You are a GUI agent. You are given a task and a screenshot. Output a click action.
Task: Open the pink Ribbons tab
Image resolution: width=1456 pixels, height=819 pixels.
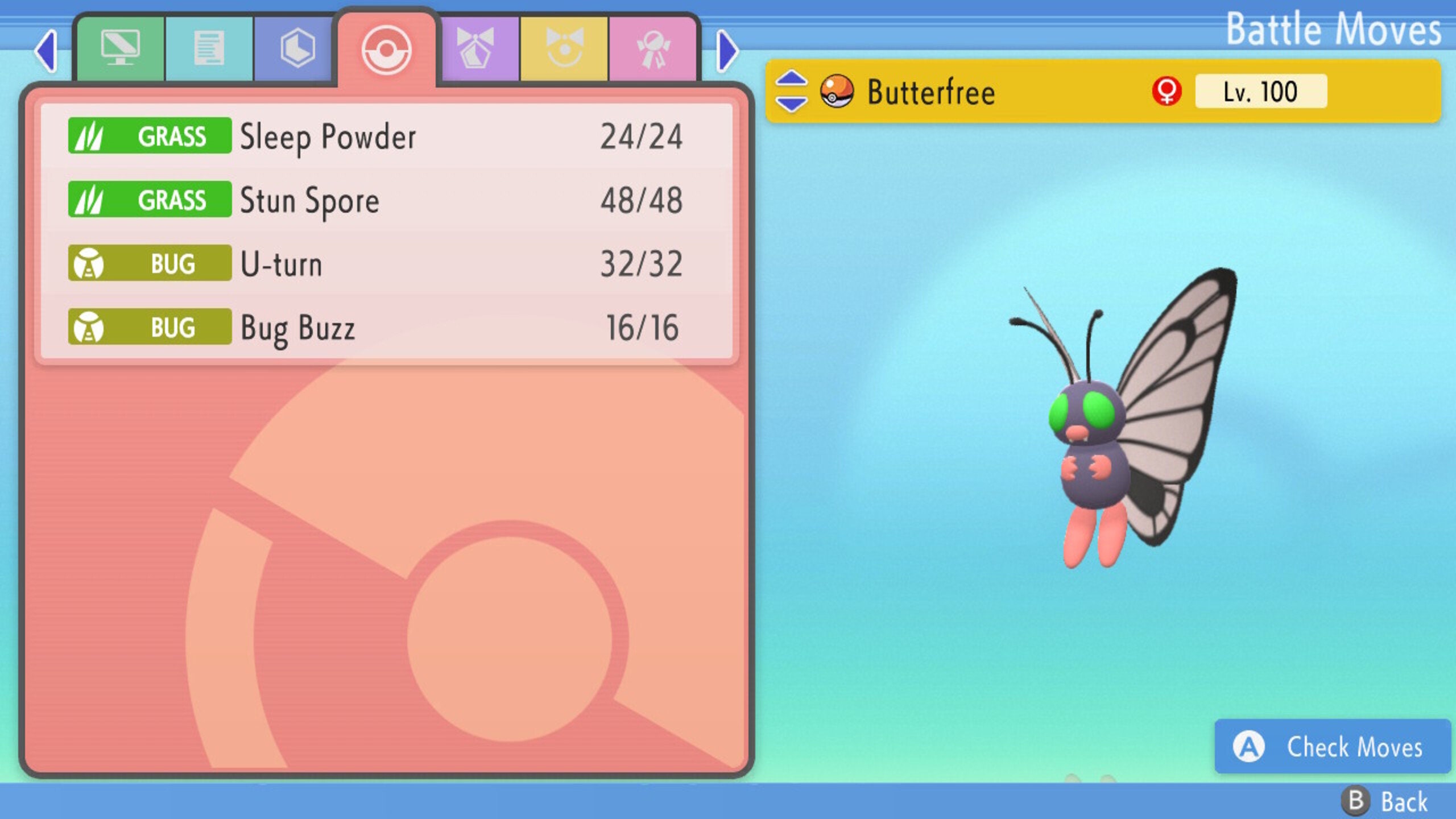pyautogui.click(x=654, y=48)
